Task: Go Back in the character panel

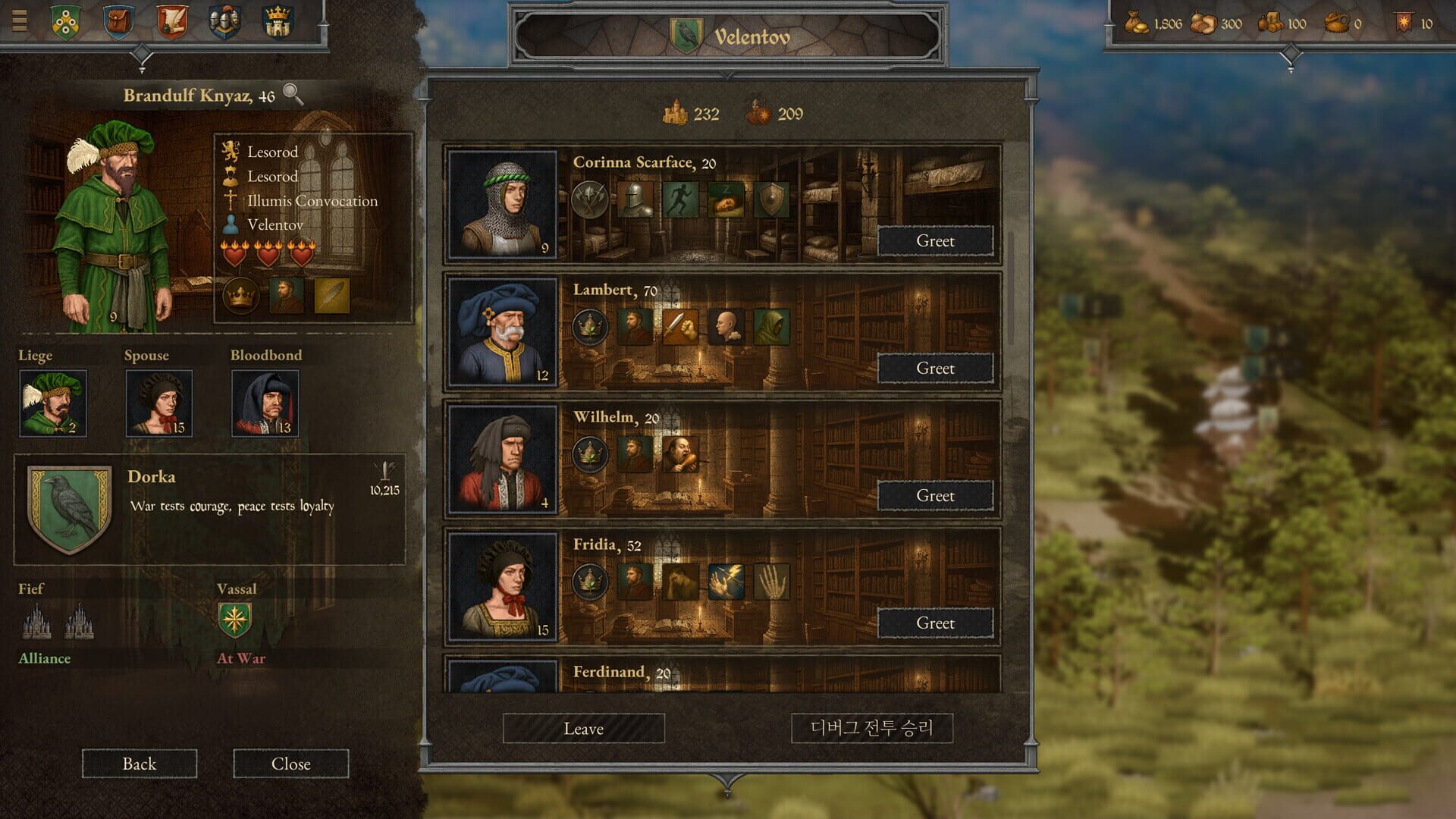Action: tap(140, 764)
